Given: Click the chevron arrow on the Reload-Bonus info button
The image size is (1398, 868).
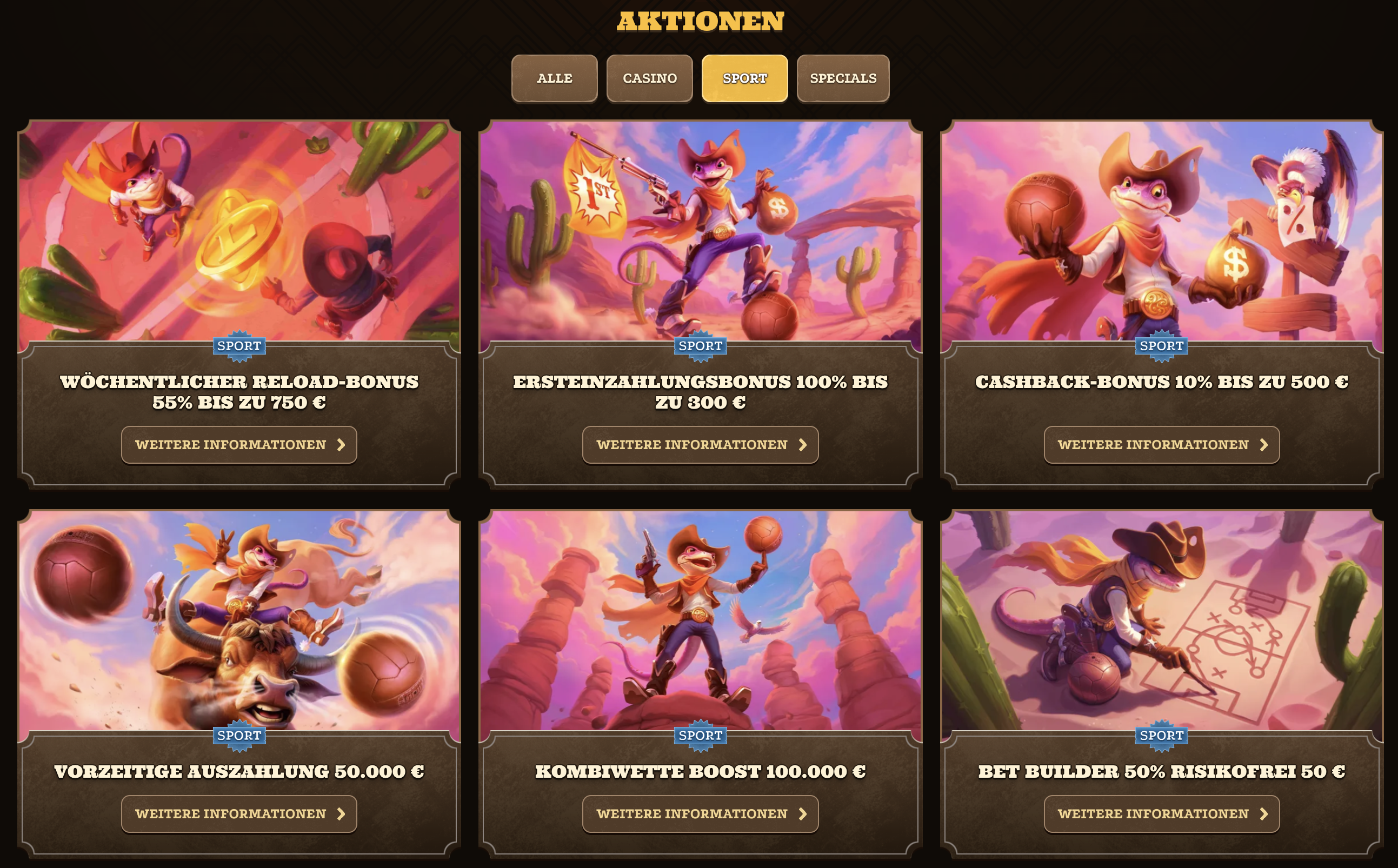Looking at the screenshot, I should (342, 444).
